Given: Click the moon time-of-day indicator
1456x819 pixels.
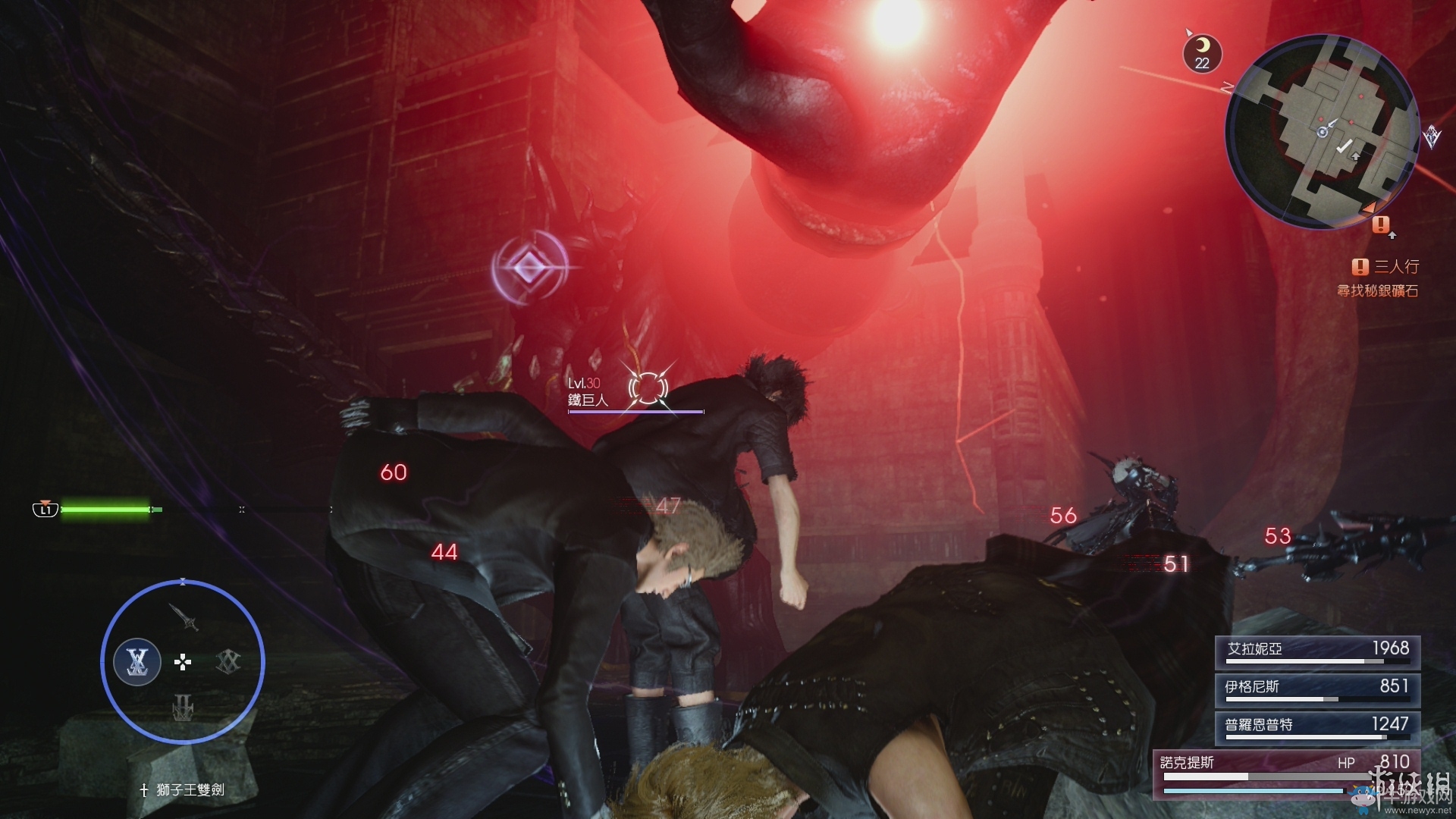Looking at the screenshot, I should (x=1202, y=54).
